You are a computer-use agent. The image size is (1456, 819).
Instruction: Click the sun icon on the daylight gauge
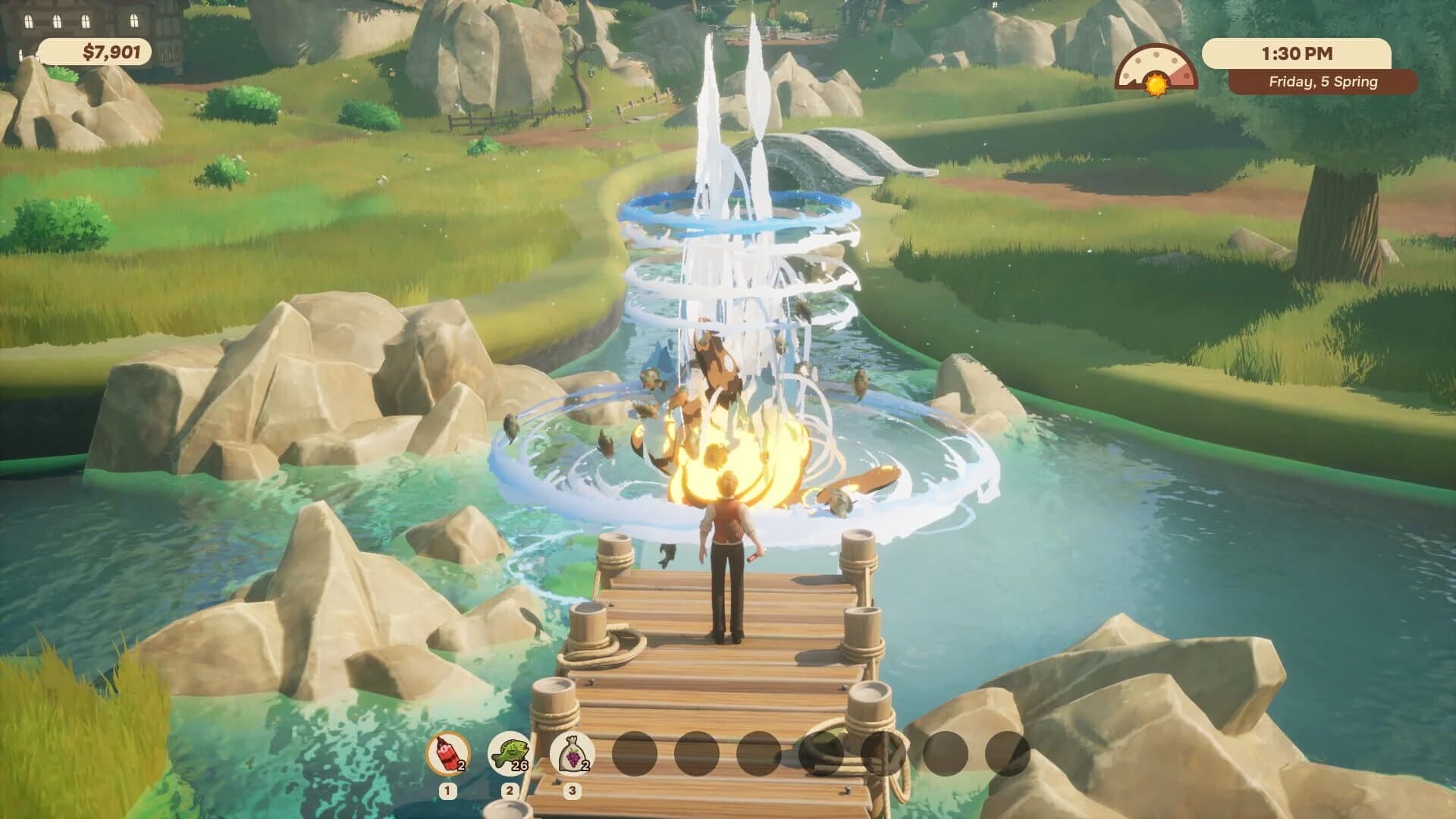[x=1156, y=85]
